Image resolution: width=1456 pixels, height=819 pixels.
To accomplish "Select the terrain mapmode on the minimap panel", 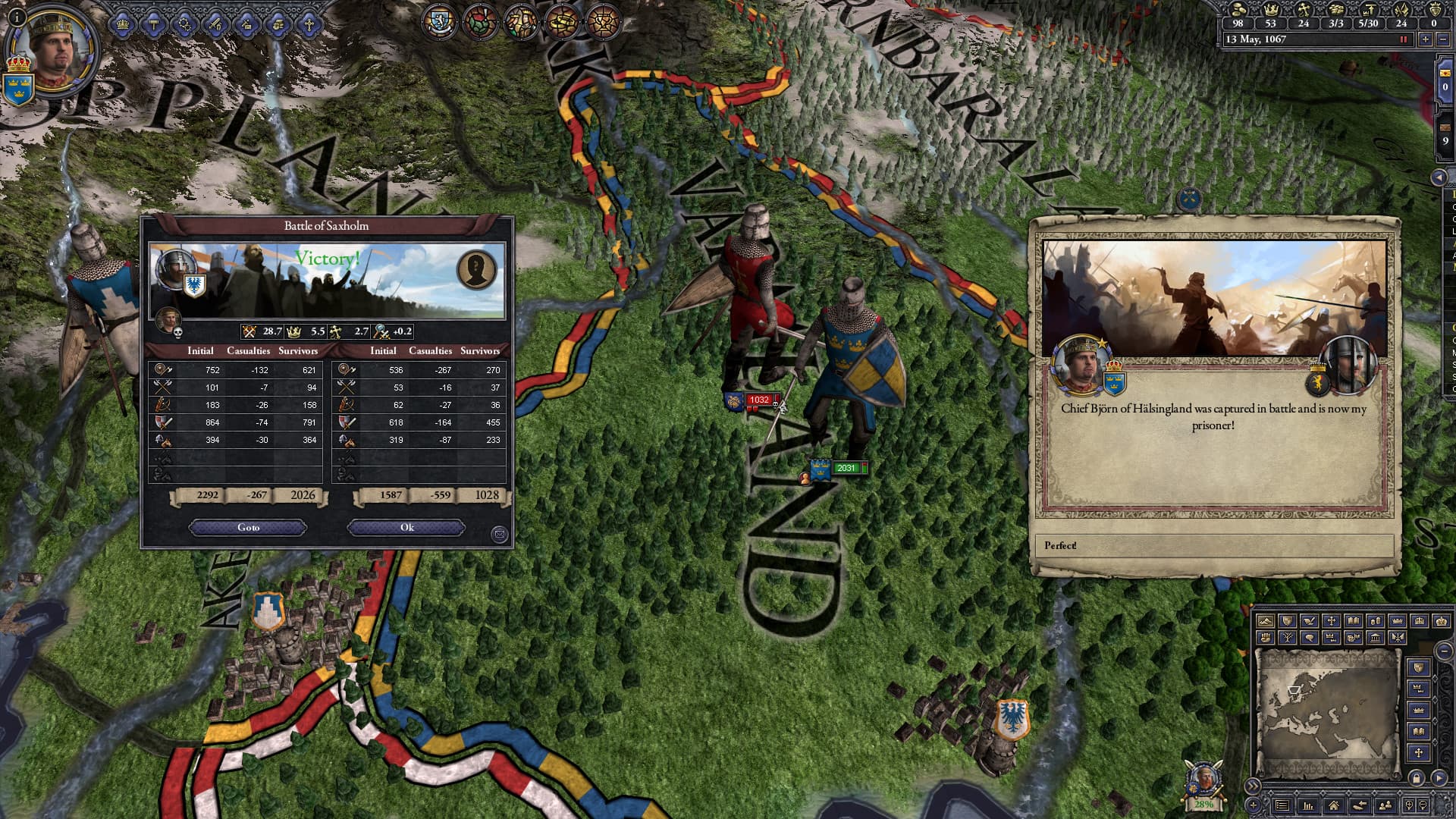I will [1266, 622].
